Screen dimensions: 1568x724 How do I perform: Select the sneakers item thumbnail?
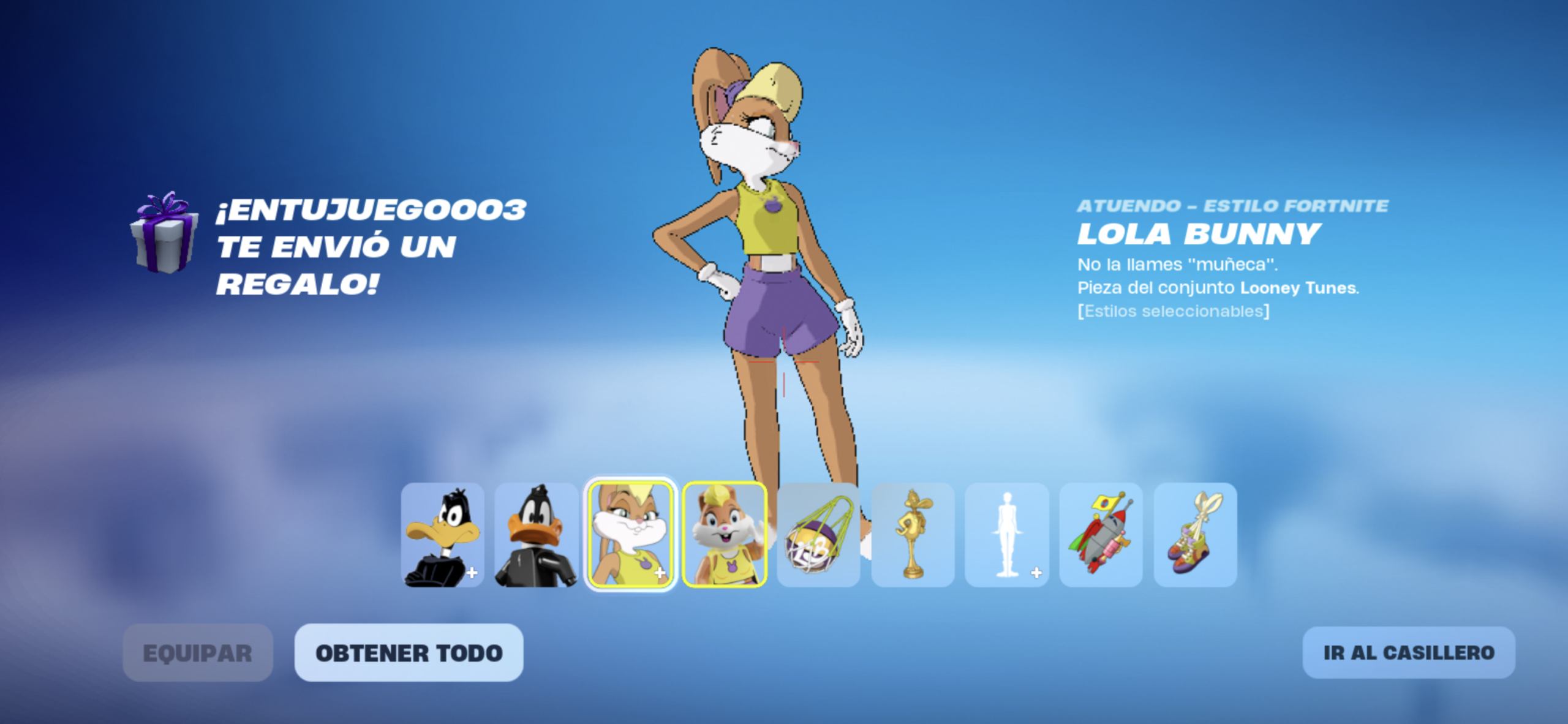pos(1195,535)
